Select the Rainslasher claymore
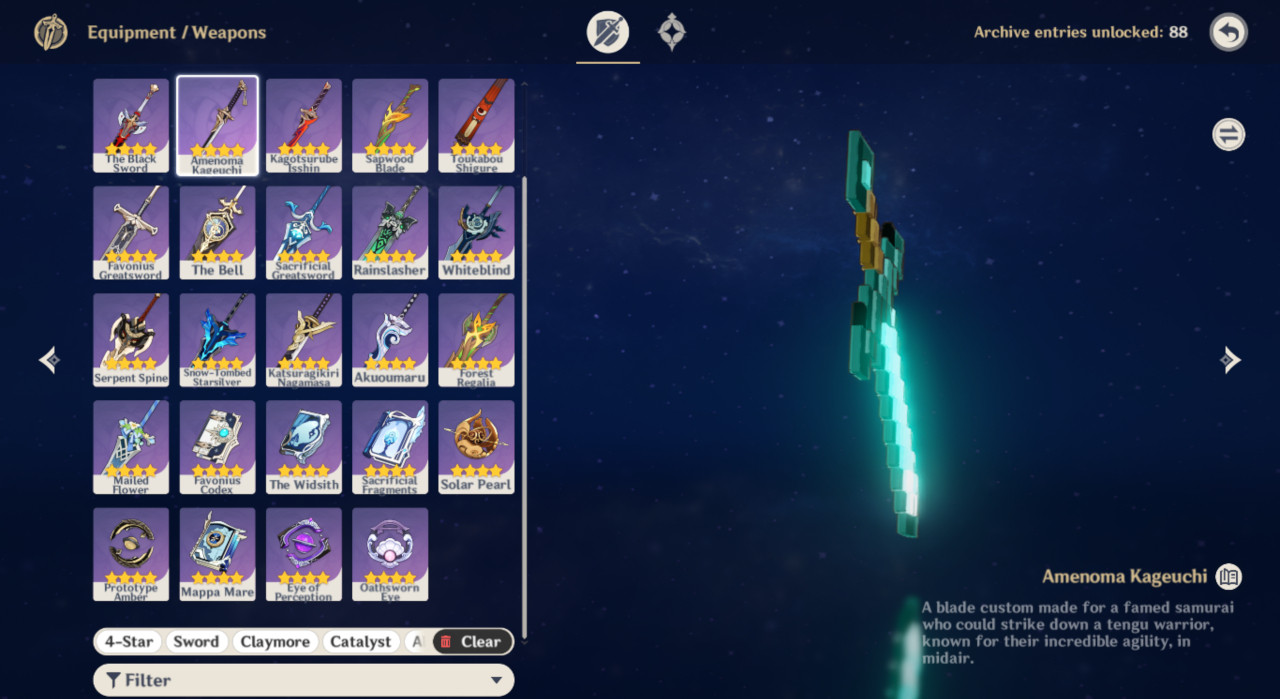The image size is (1280, 699). click(390, 232)
